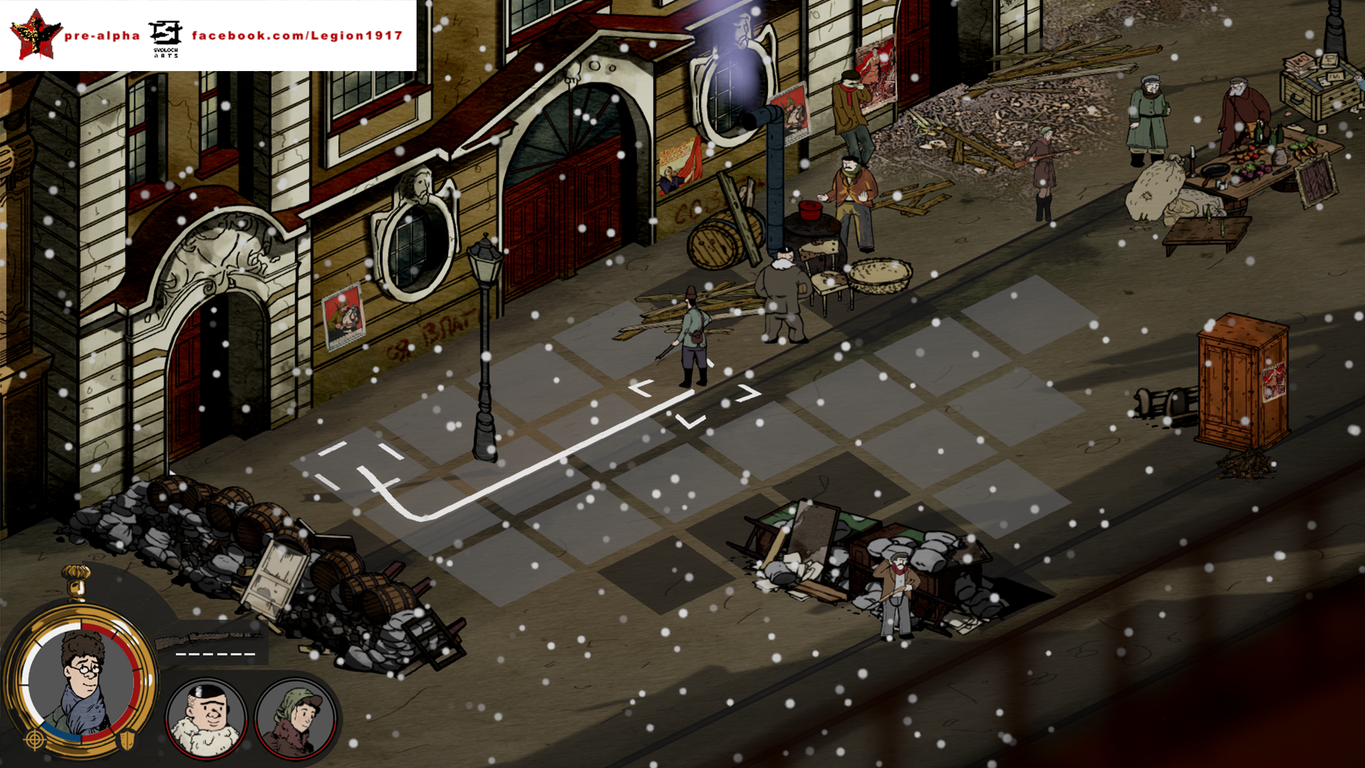
Task: Click the Svoloch Arts logo
Action: tap(163, 32)
